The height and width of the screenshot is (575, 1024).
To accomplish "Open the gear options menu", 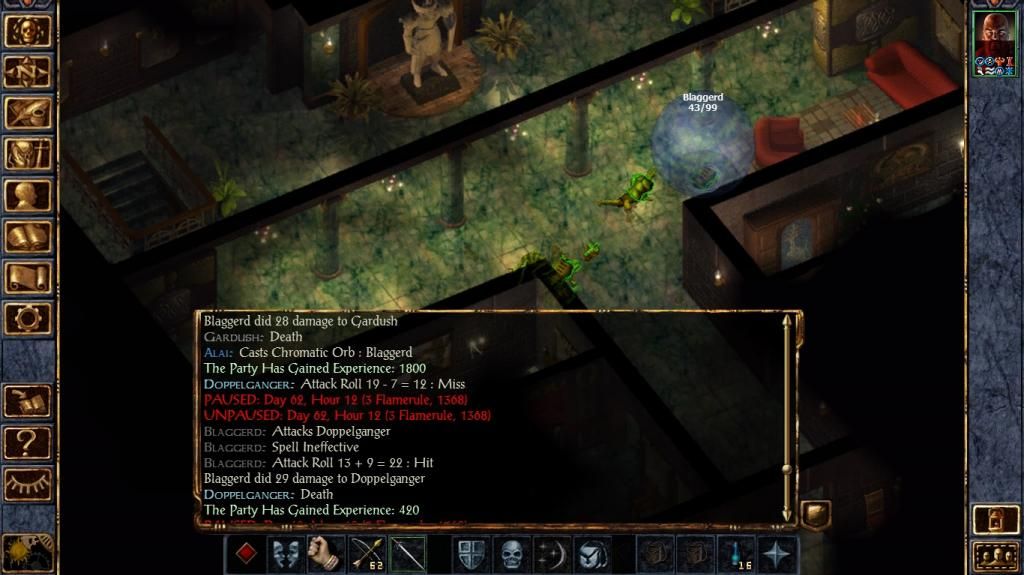I will click(x=27, y=318).
